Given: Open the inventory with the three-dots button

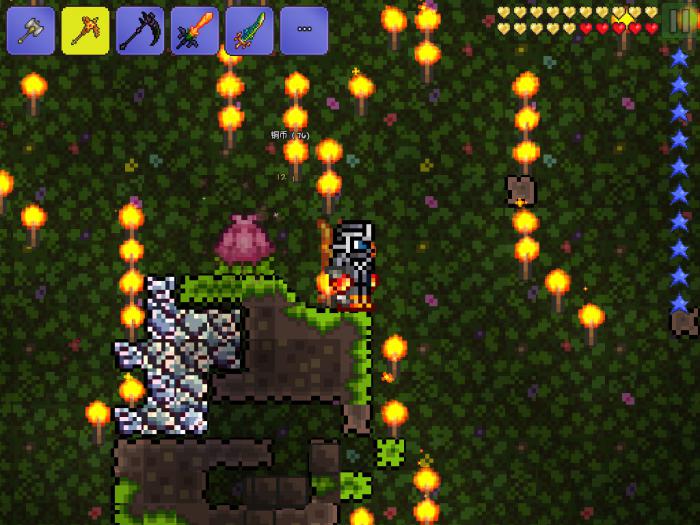Looking at the screenshot, I should pyautogui.click(x=304, y=31).
